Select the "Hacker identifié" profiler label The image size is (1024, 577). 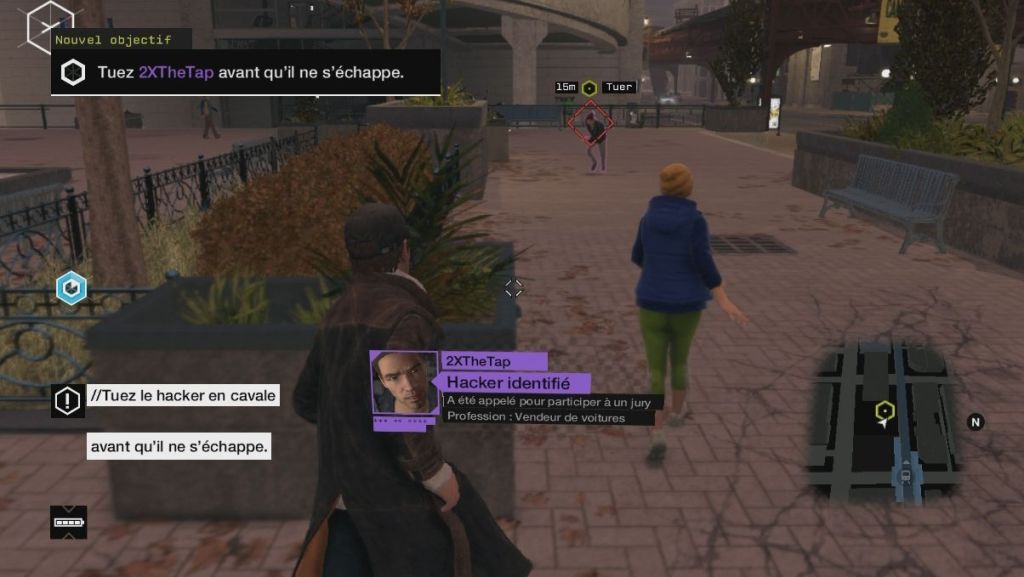tap(508, 383)
